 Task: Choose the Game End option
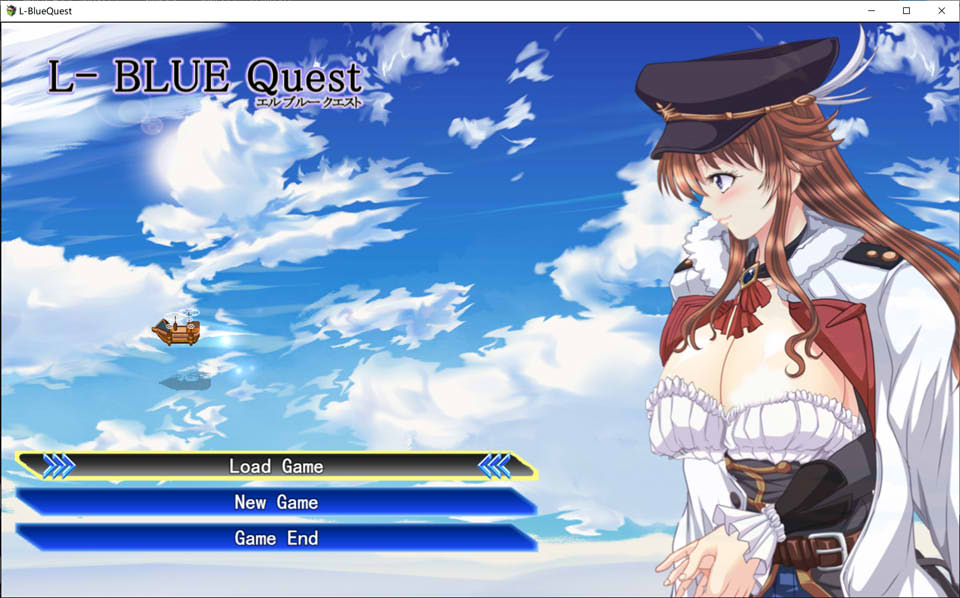point(276,538)
